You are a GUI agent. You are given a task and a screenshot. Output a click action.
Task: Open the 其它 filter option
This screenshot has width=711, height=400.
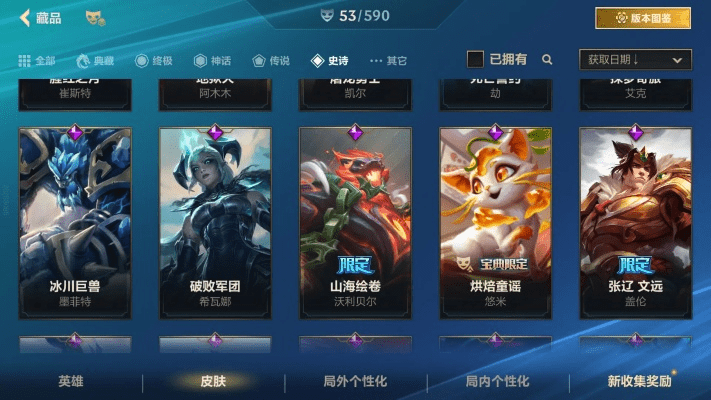(x=389, y=60)
